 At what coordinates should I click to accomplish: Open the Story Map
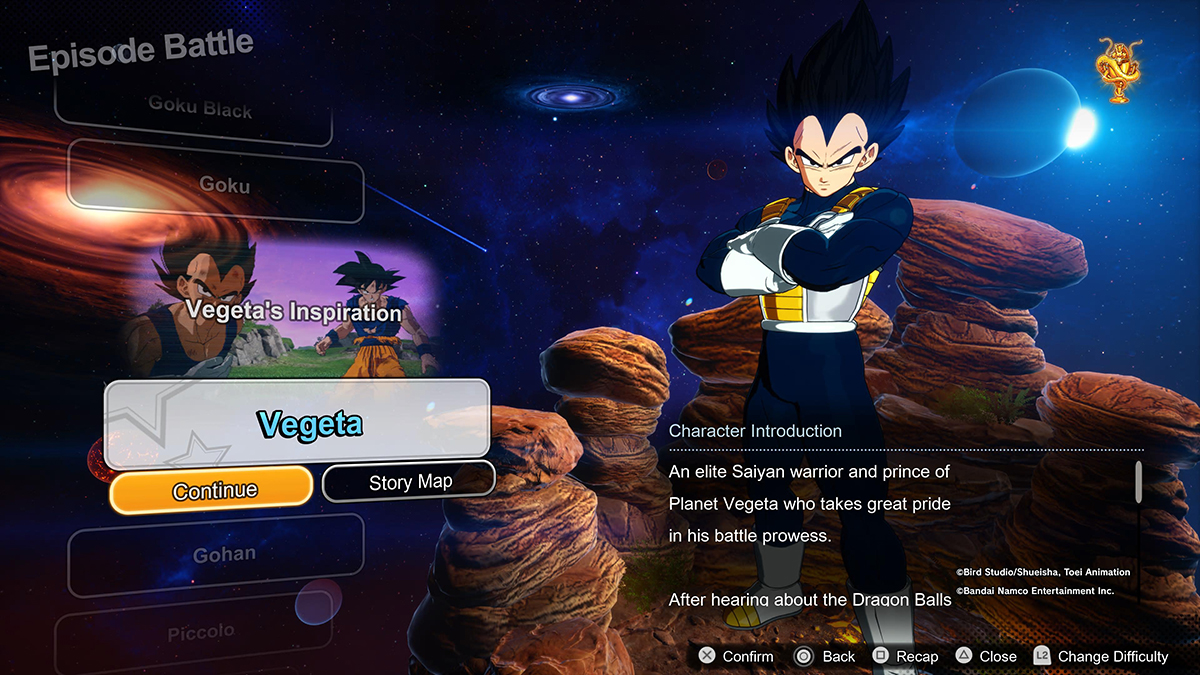[410, 482]
